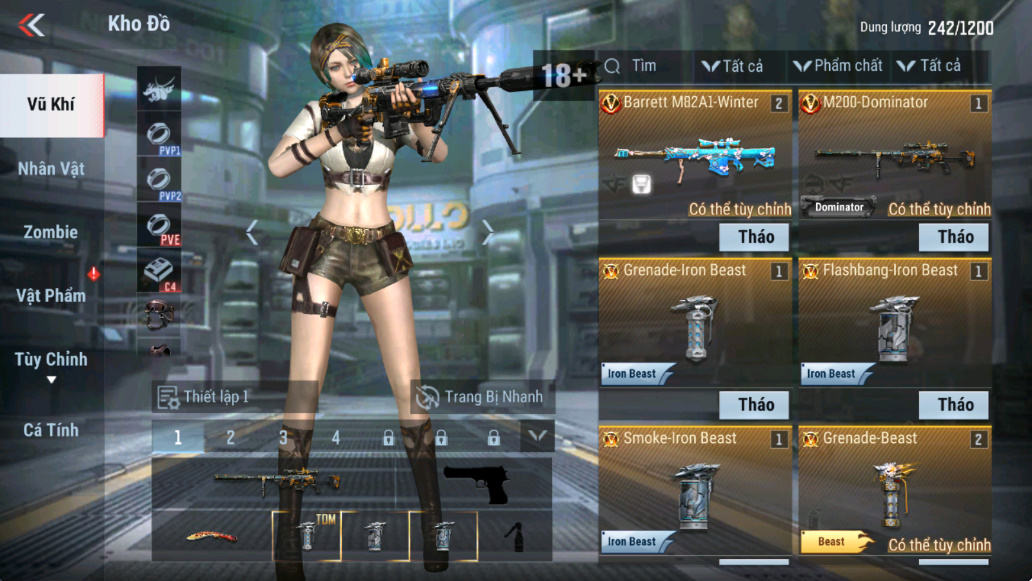Switch to loadout slot 2

(230, 437)
